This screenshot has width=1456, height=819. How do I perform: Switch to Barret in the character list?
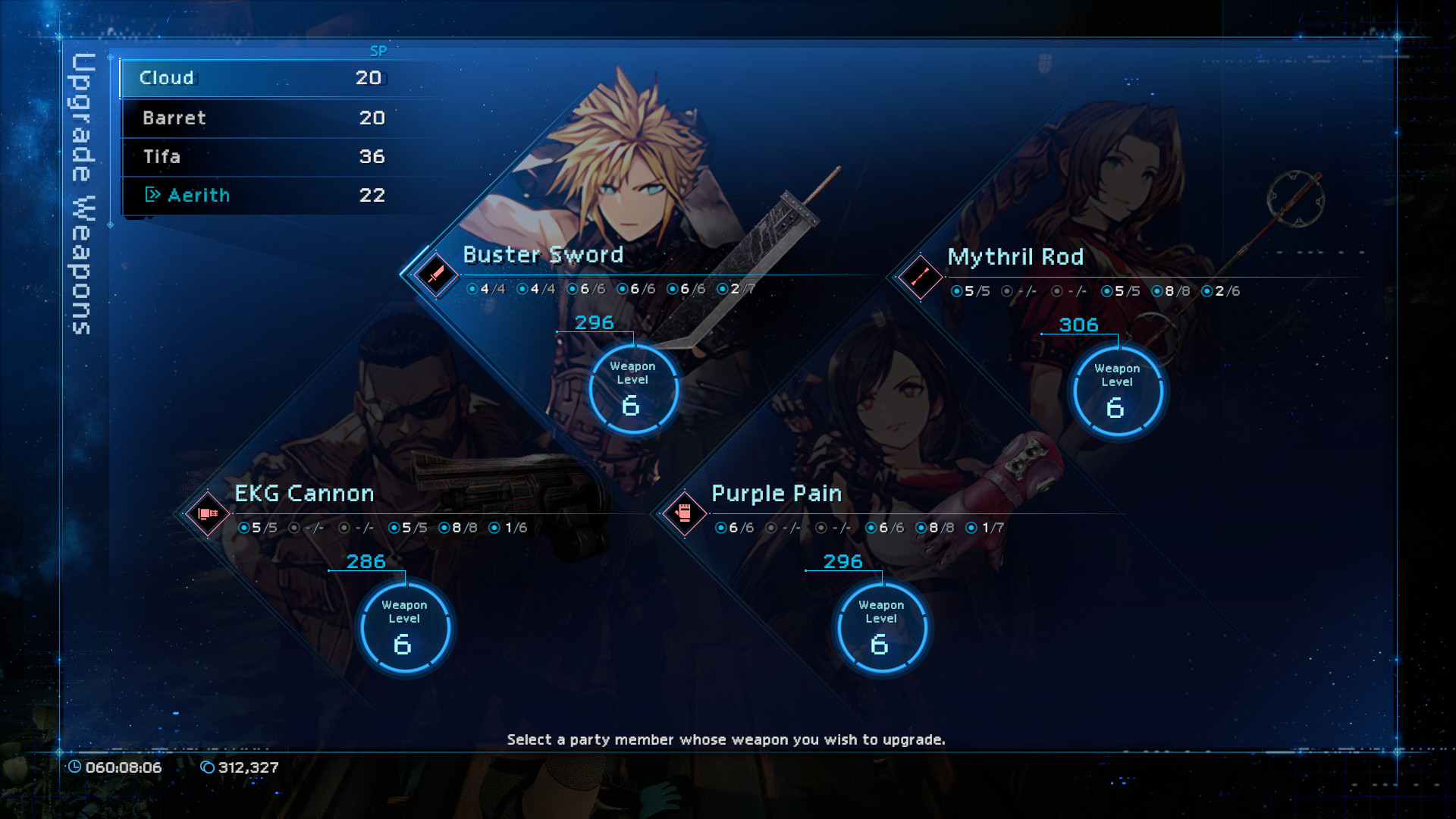(227, 118)
